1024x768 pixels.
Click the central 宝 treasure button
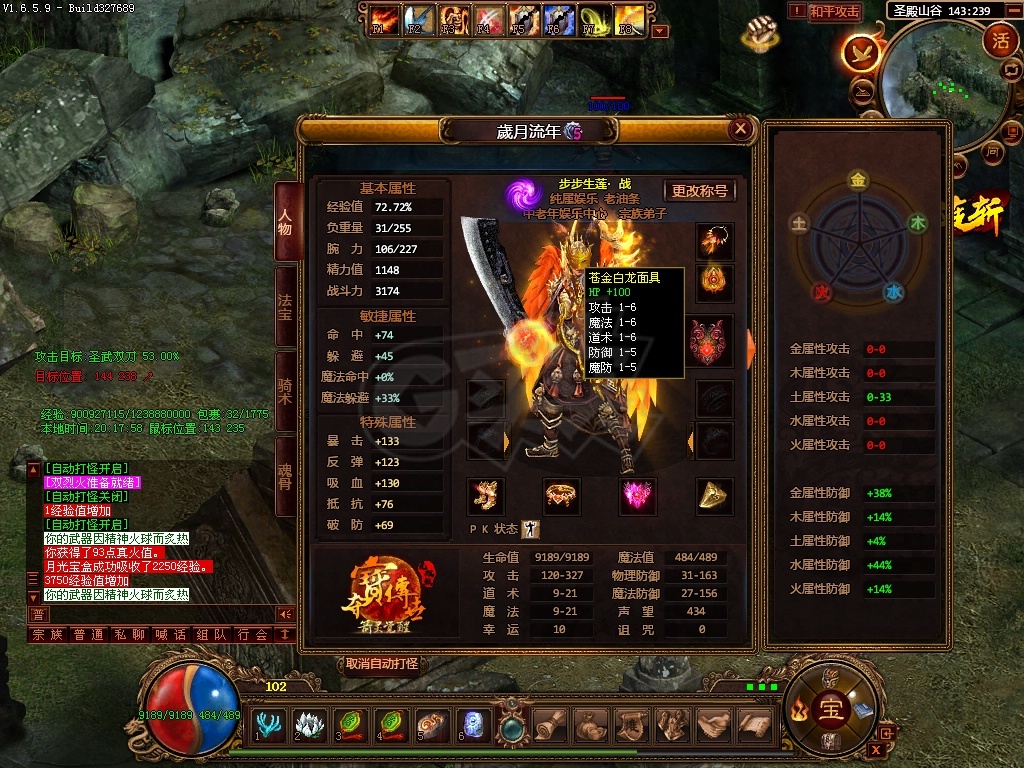point(831,709)
